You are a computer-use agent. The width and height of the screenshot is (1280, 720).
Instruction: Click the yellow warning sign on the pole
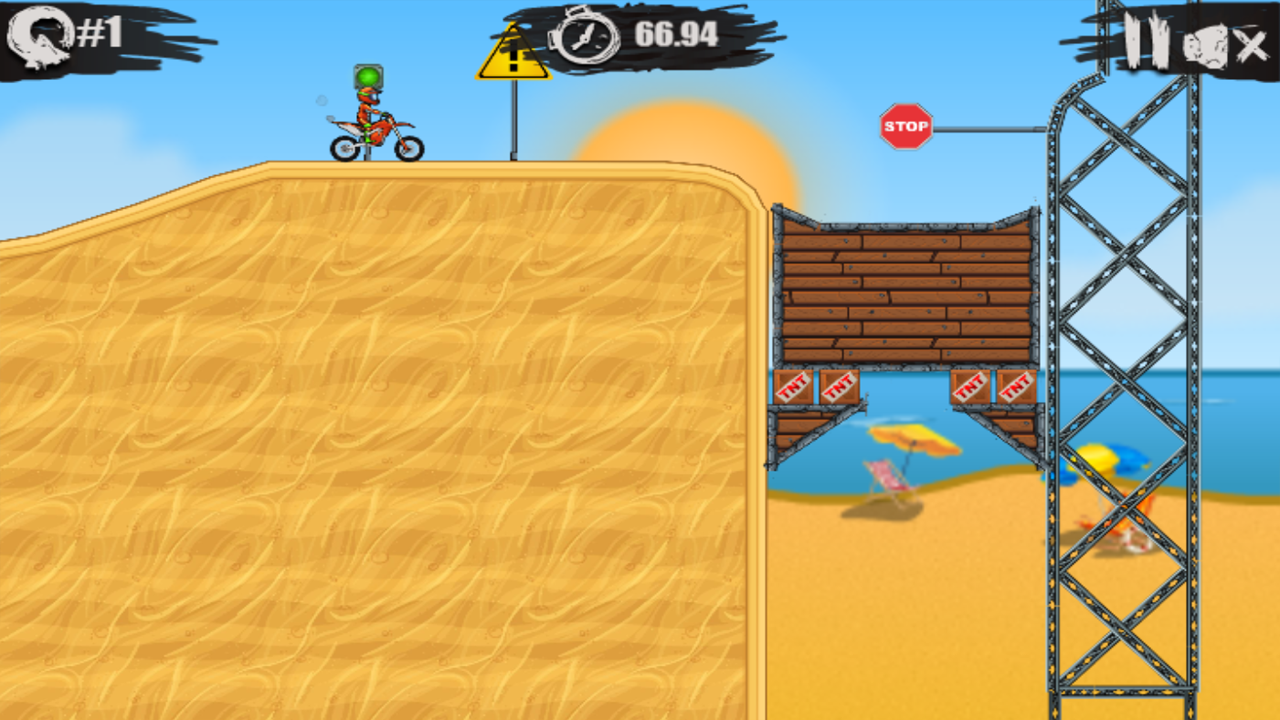click(x=513, y=55)
